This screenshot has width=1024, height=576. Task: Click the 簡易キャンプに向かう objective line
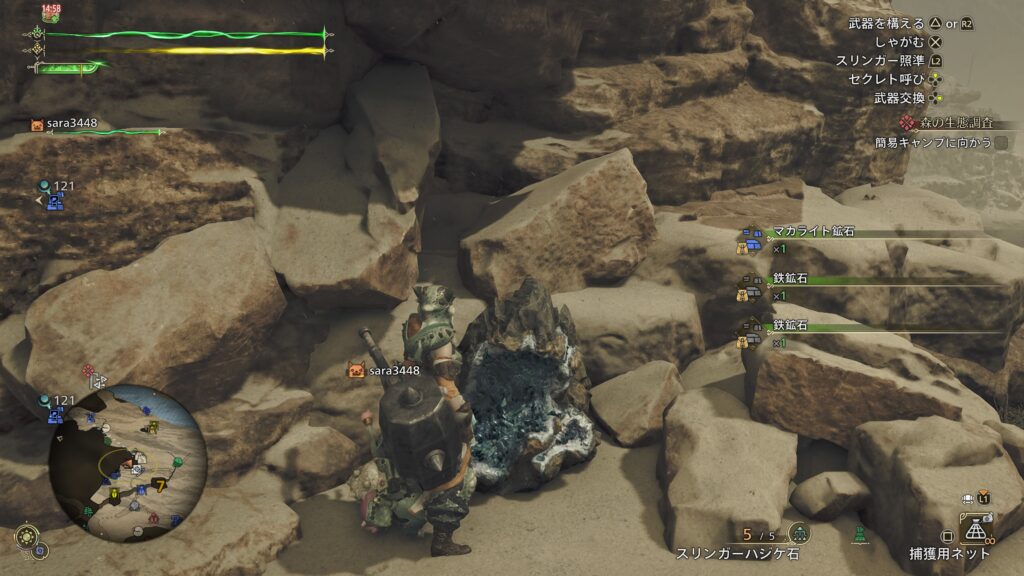pos(939,143)
